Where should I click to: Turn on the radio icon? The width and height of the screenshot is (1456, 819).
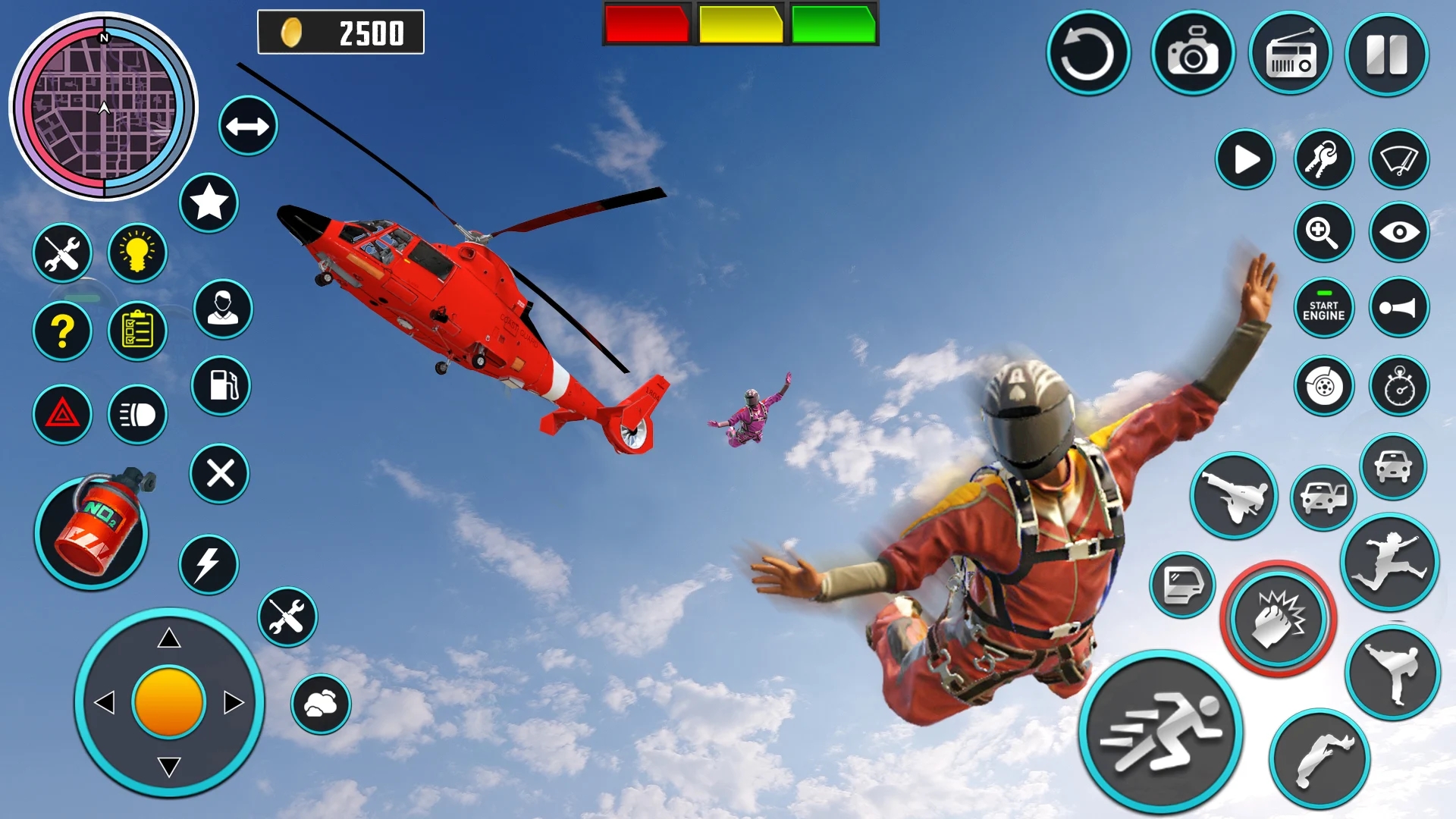[1290, 55]
